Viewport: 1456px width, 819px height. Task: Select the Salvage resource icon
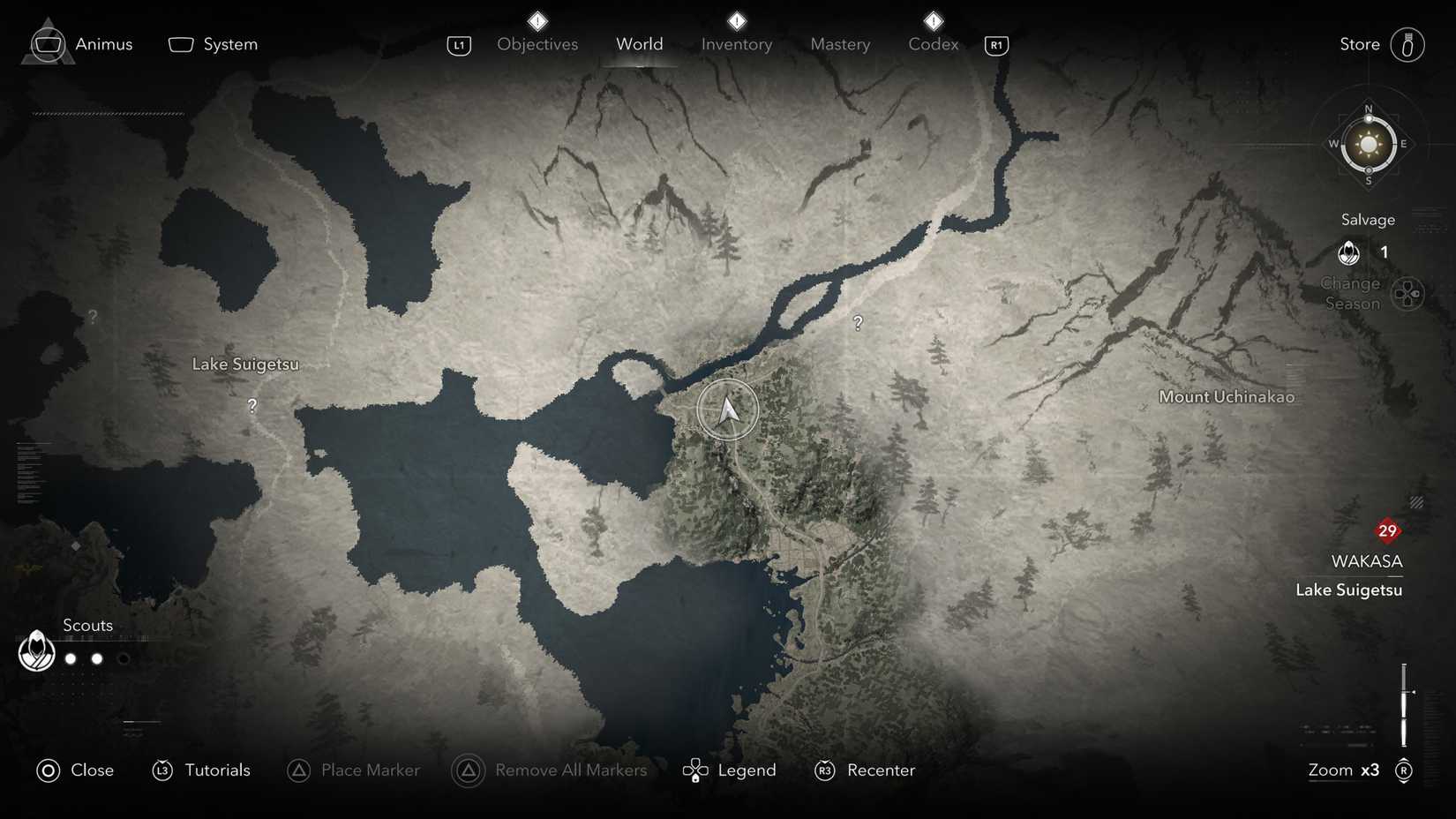click(x=1349, y=253)
